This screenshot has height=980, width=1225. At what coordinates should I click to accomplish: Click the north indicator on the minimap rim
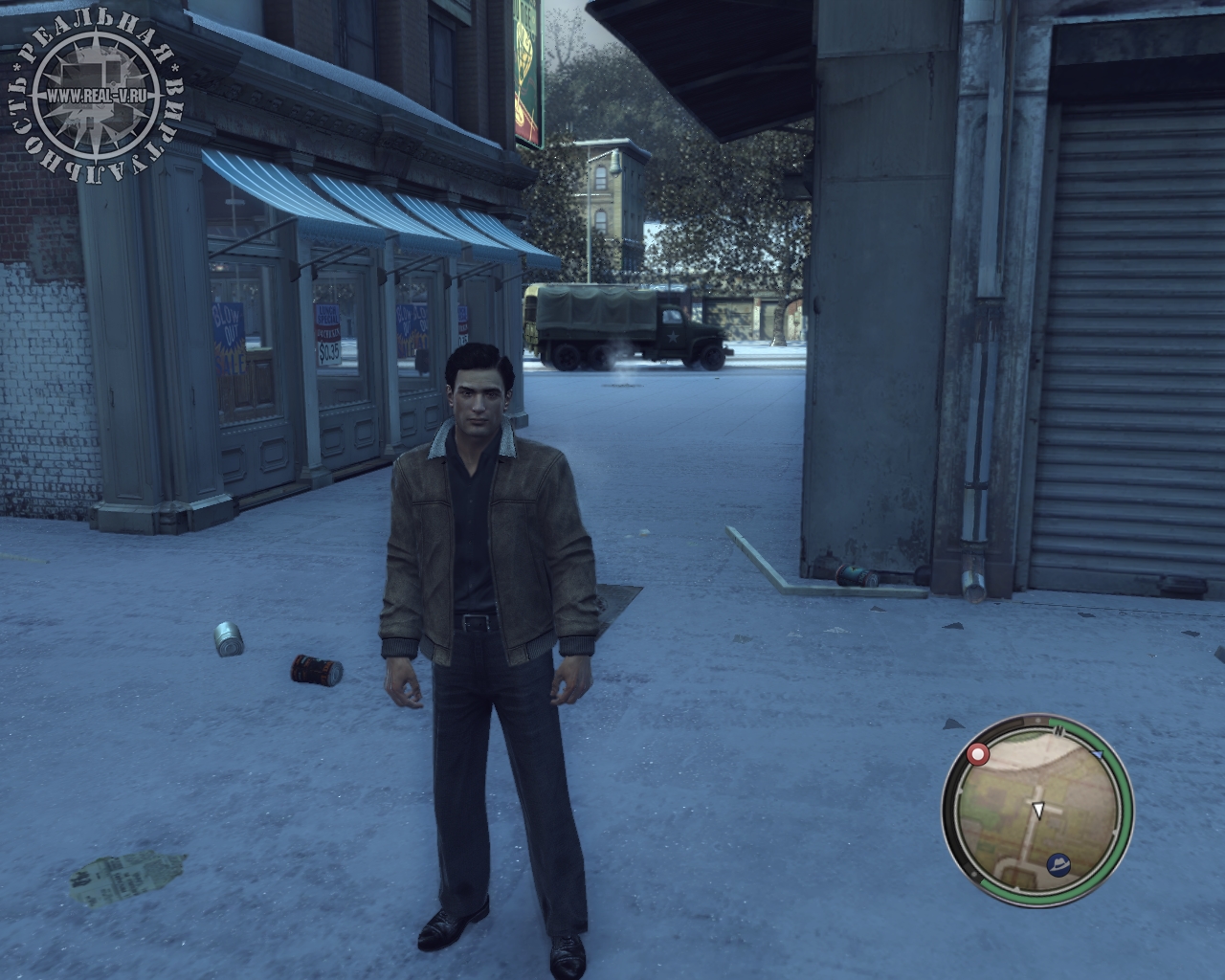pos(1058,729)
